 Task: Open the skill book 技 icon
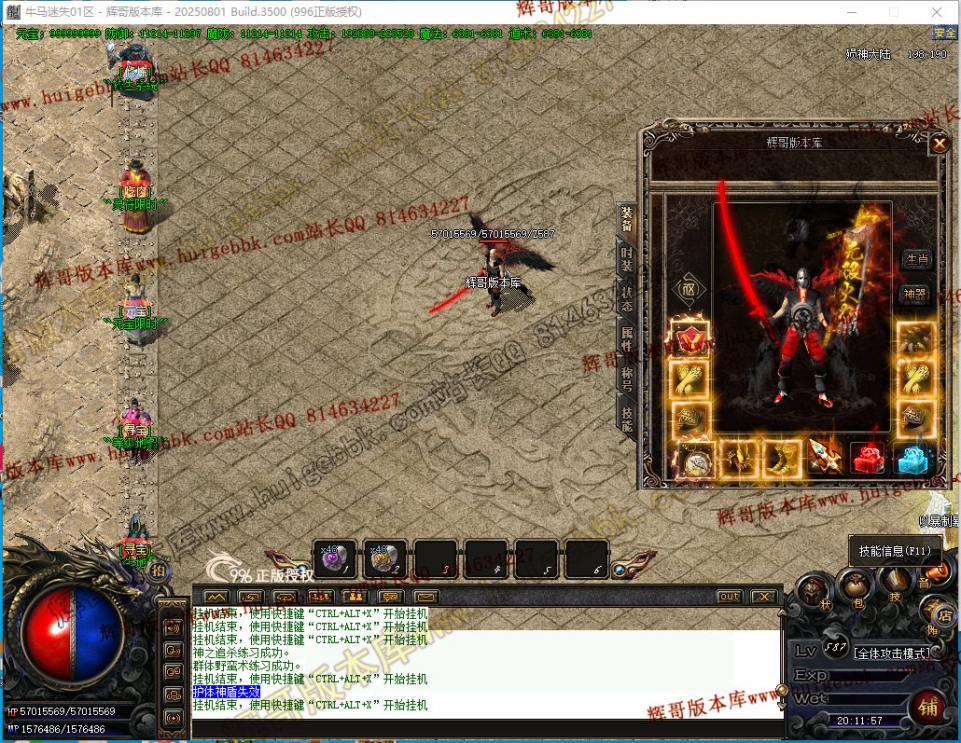894,582
